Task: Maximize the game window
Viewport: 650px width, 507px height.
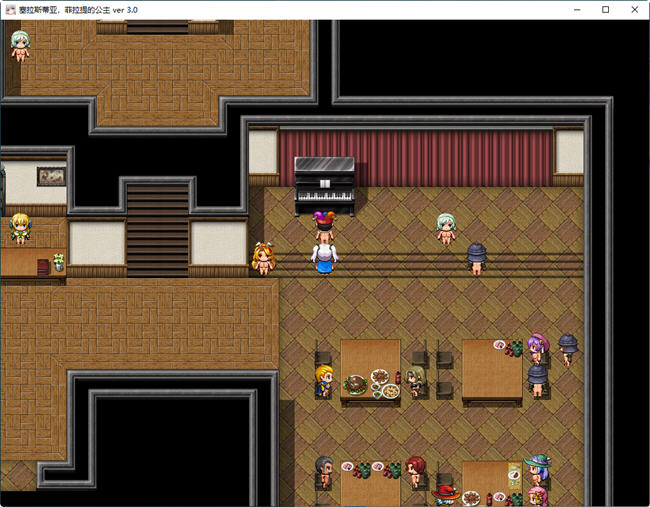Action: (605, 9)
